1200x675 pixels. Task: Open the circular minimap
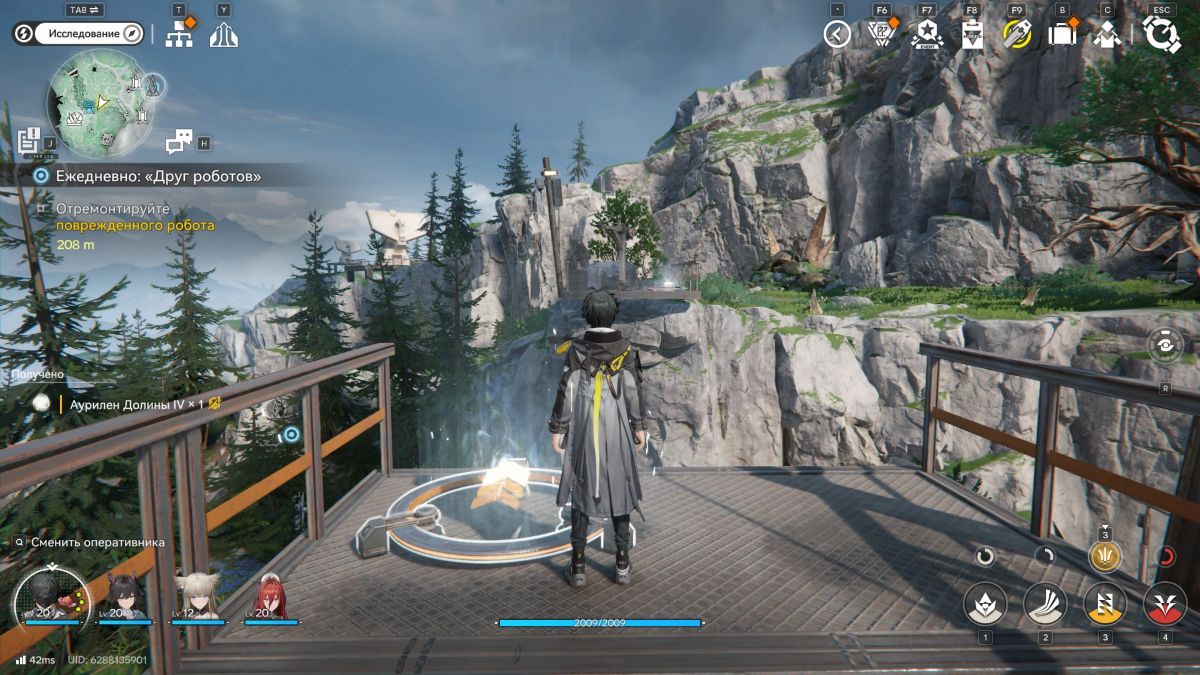tap(99, 102)
